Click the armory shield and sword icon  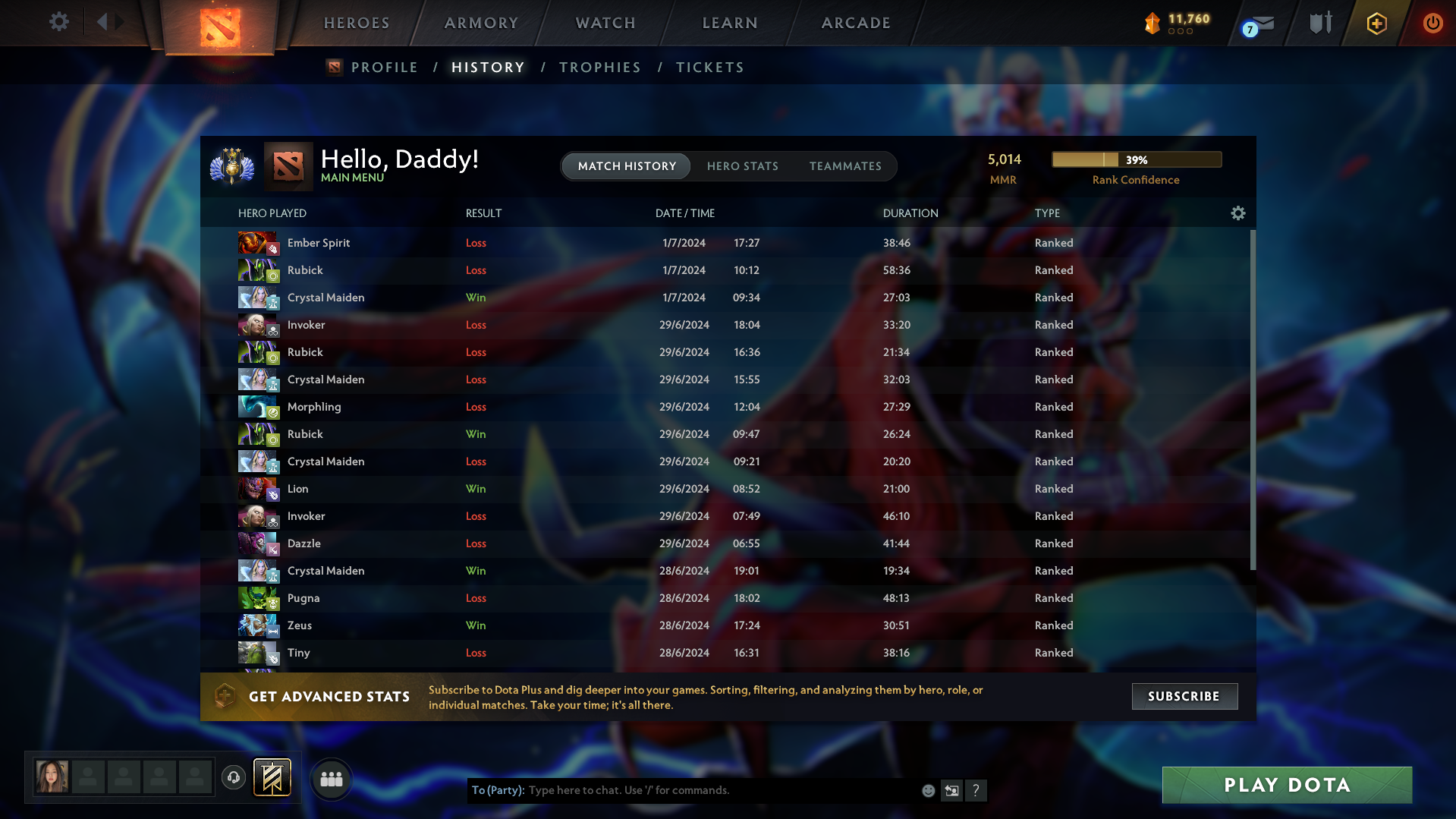pos(1319,23)
